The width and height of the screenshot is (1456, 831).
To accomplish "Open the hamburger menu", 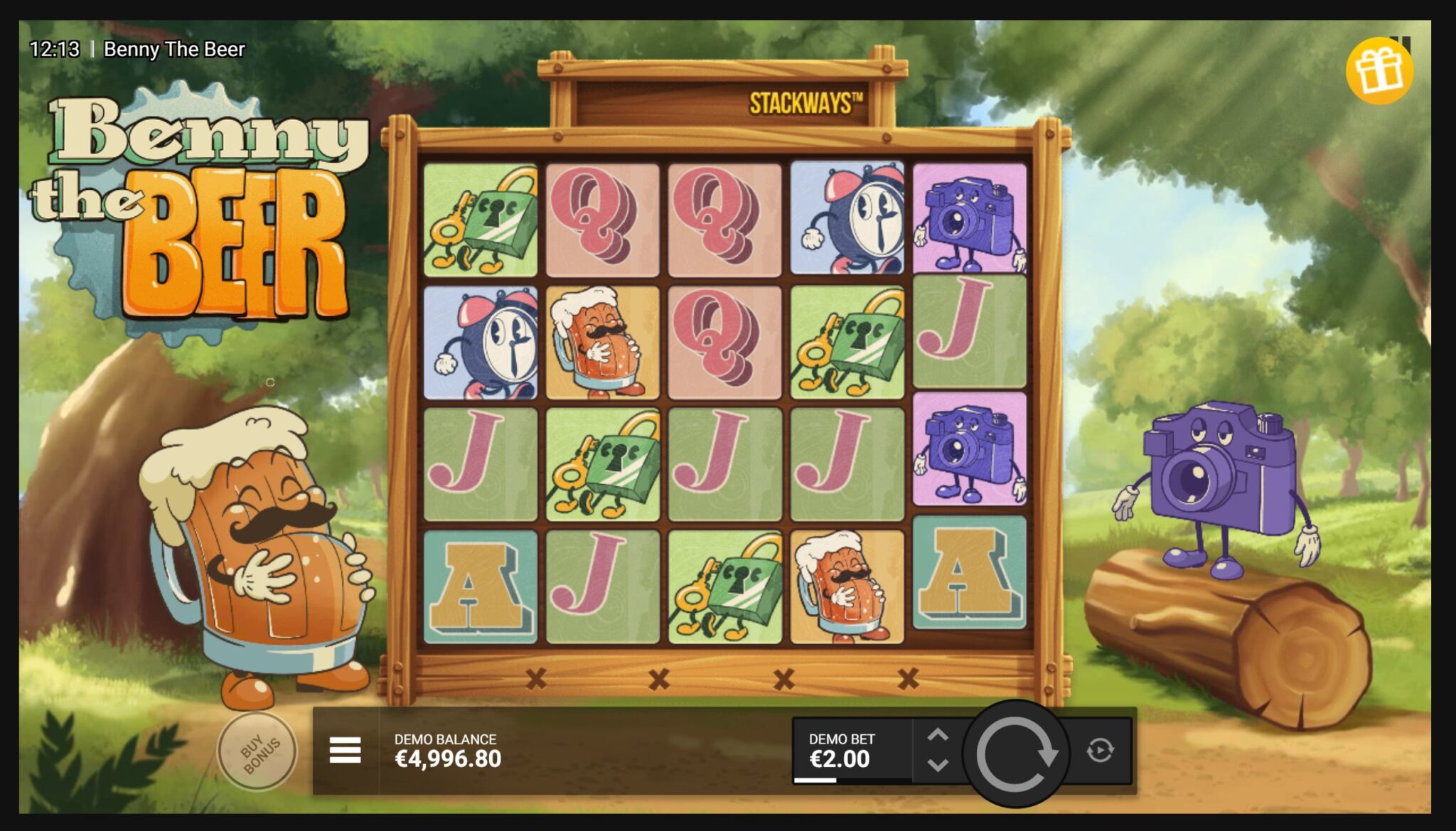I will [x=346, y=750].
